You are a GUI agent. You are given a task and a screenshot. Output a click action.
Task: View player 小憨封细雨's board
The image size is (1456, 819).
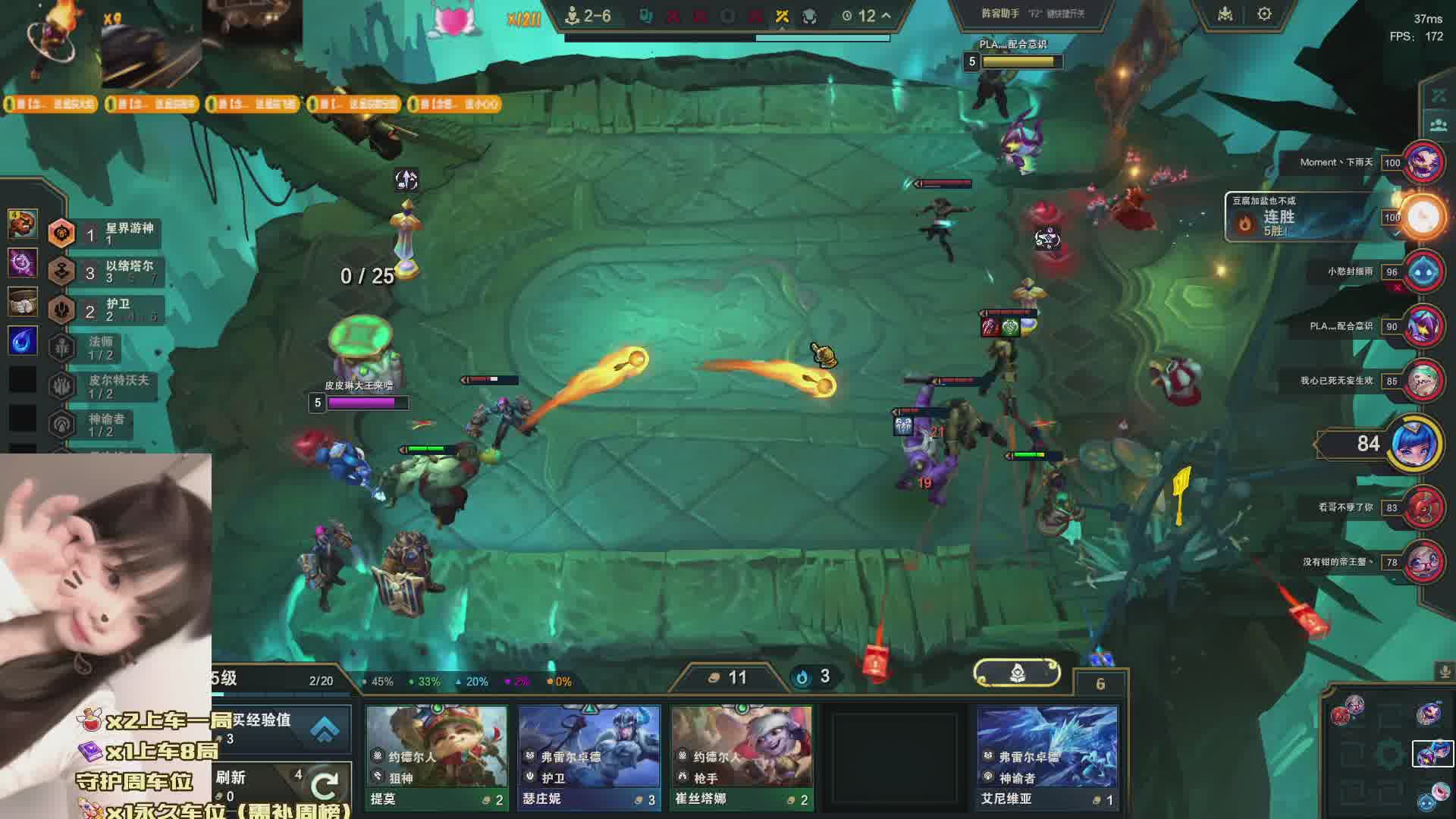(1423, 271)
